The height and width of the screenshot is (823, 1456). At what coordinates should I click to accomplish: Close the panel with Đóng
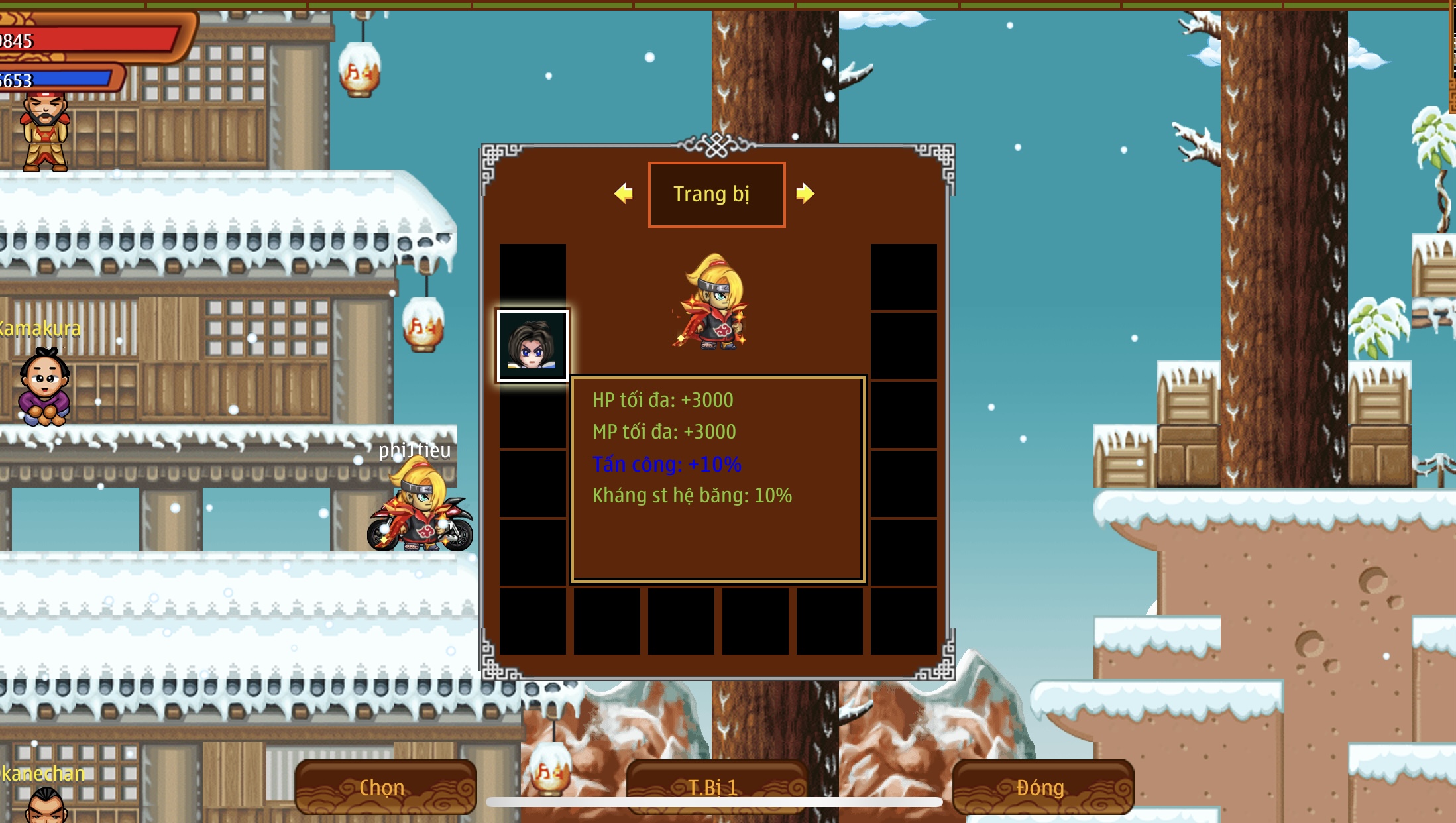coord(1042,787)
